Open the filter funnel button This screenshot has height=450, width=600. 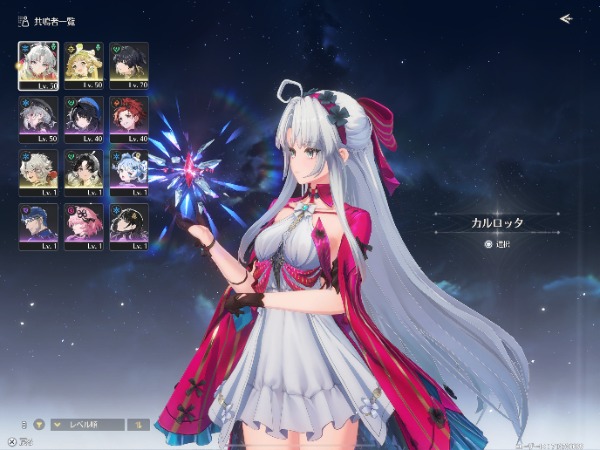(40, 424)
